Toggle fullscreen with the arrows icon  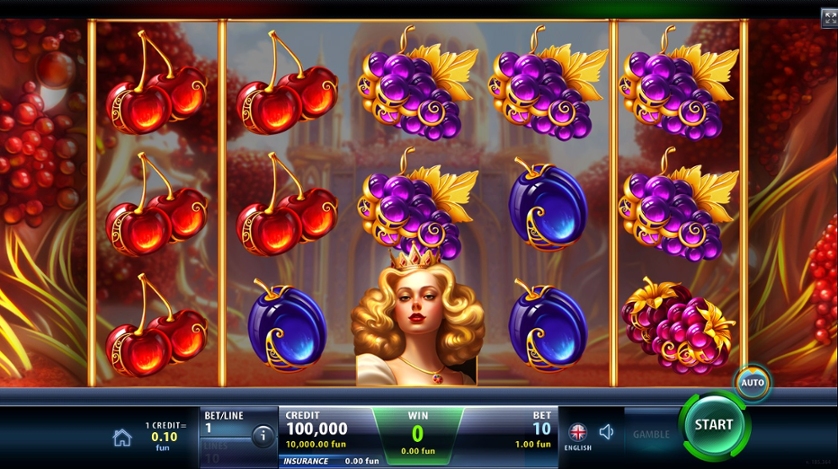(828, 16)
